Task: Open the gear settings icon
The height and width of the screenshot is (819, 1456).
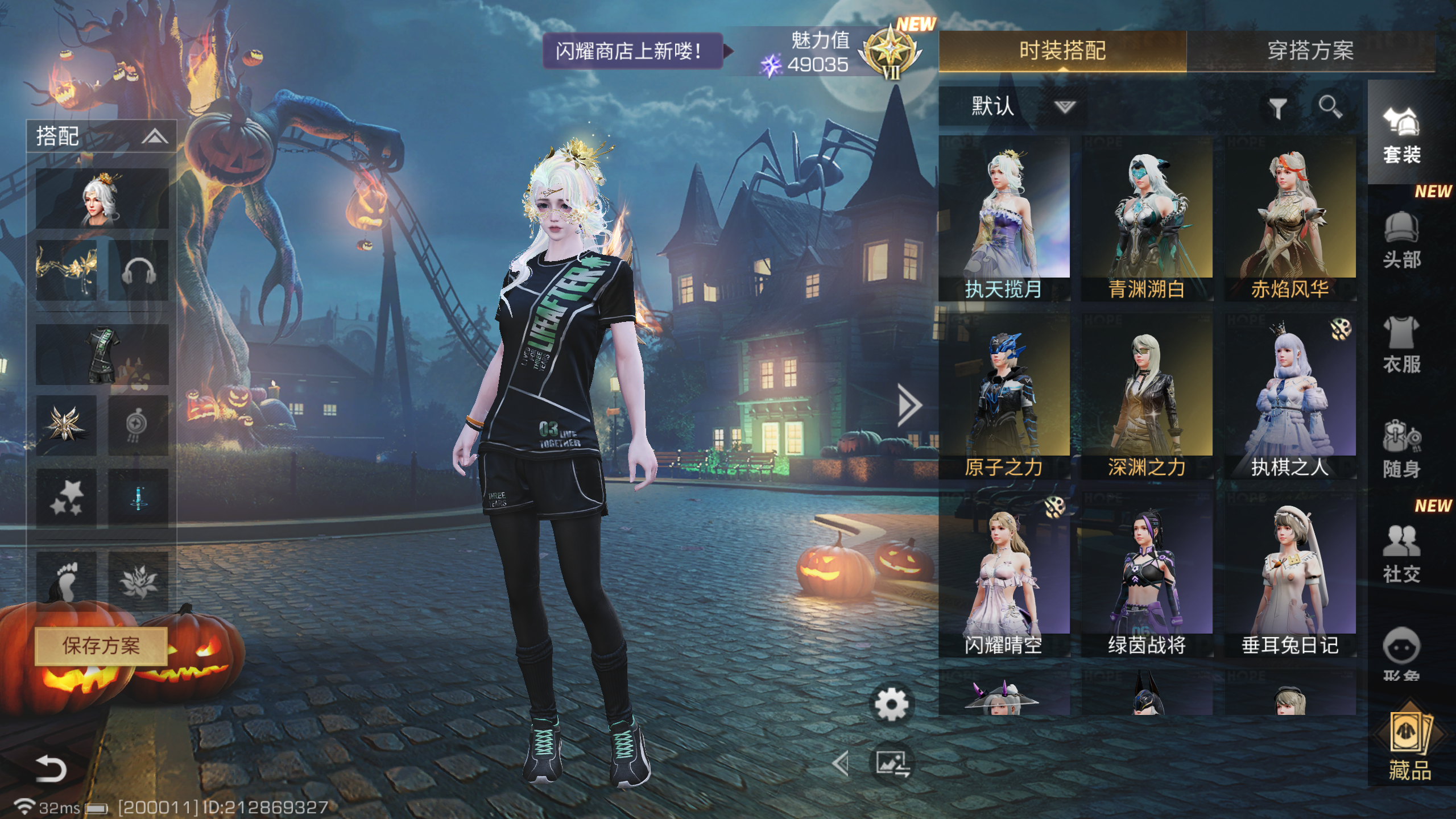Action: click(x=891, y=705)
